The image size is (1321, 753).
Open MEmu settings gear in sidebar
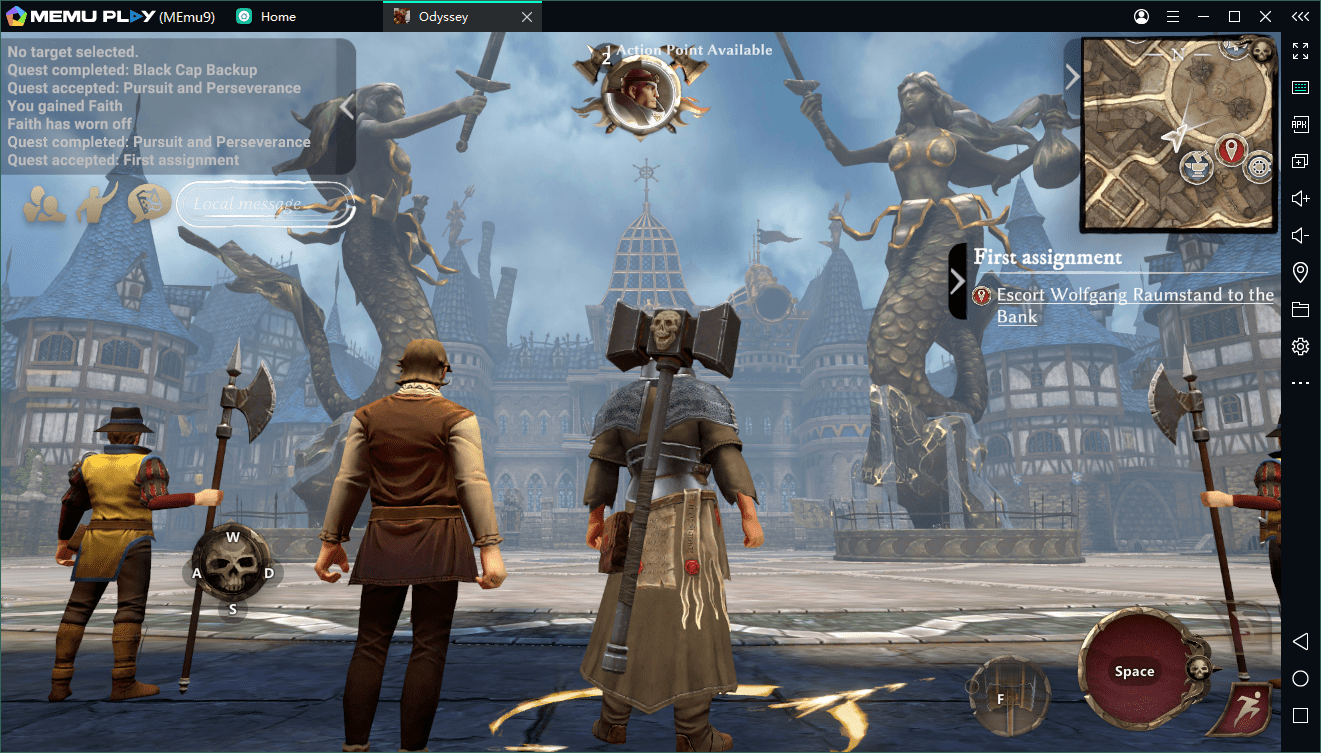click(x=1300, y=347)
